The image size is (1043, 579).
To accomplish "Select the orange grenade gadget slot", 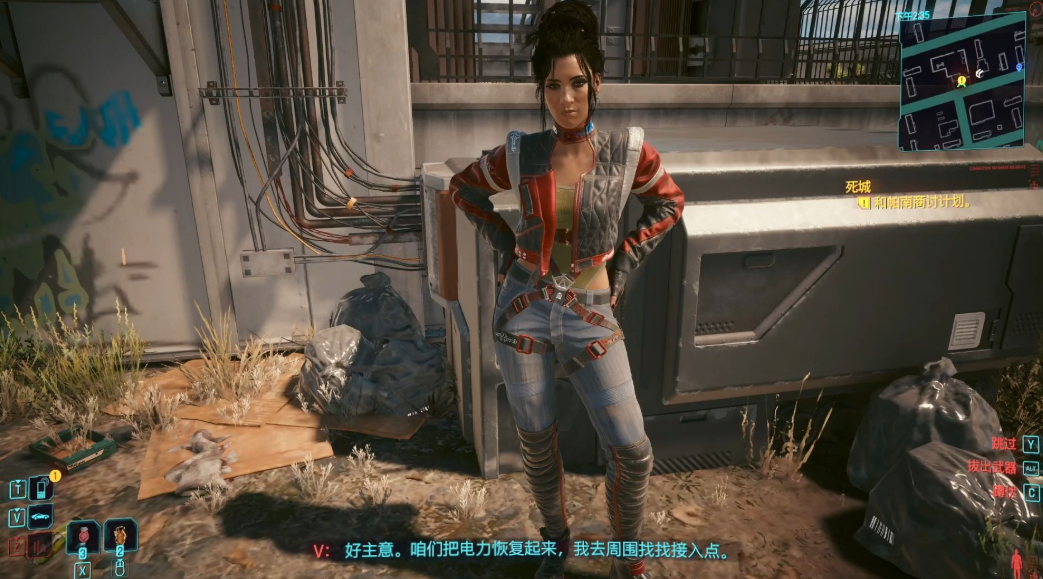I will click(120, 536).
